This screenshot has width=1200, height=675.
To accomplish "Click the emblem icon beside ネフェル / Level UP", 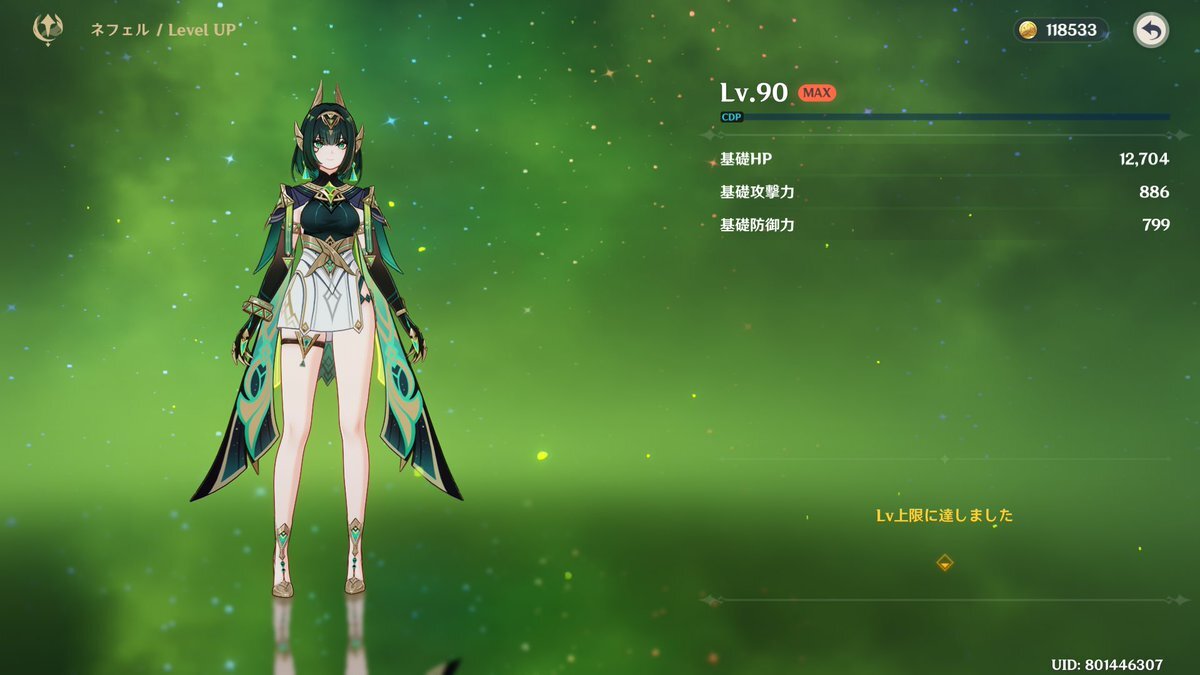I will pyautogui.click(x=48, y=29).
